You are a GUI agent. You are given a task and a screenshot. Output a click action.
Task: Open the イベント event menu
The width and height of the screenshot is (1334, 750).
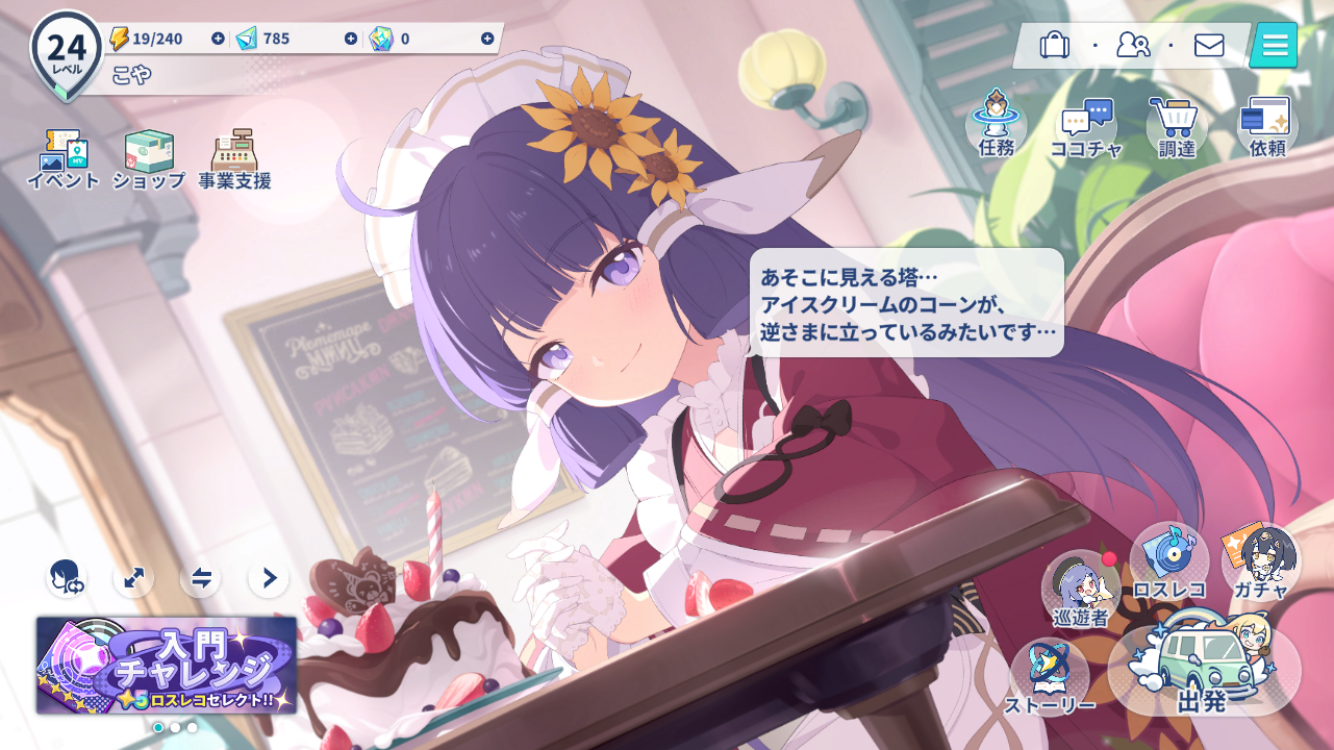point(63,158)
